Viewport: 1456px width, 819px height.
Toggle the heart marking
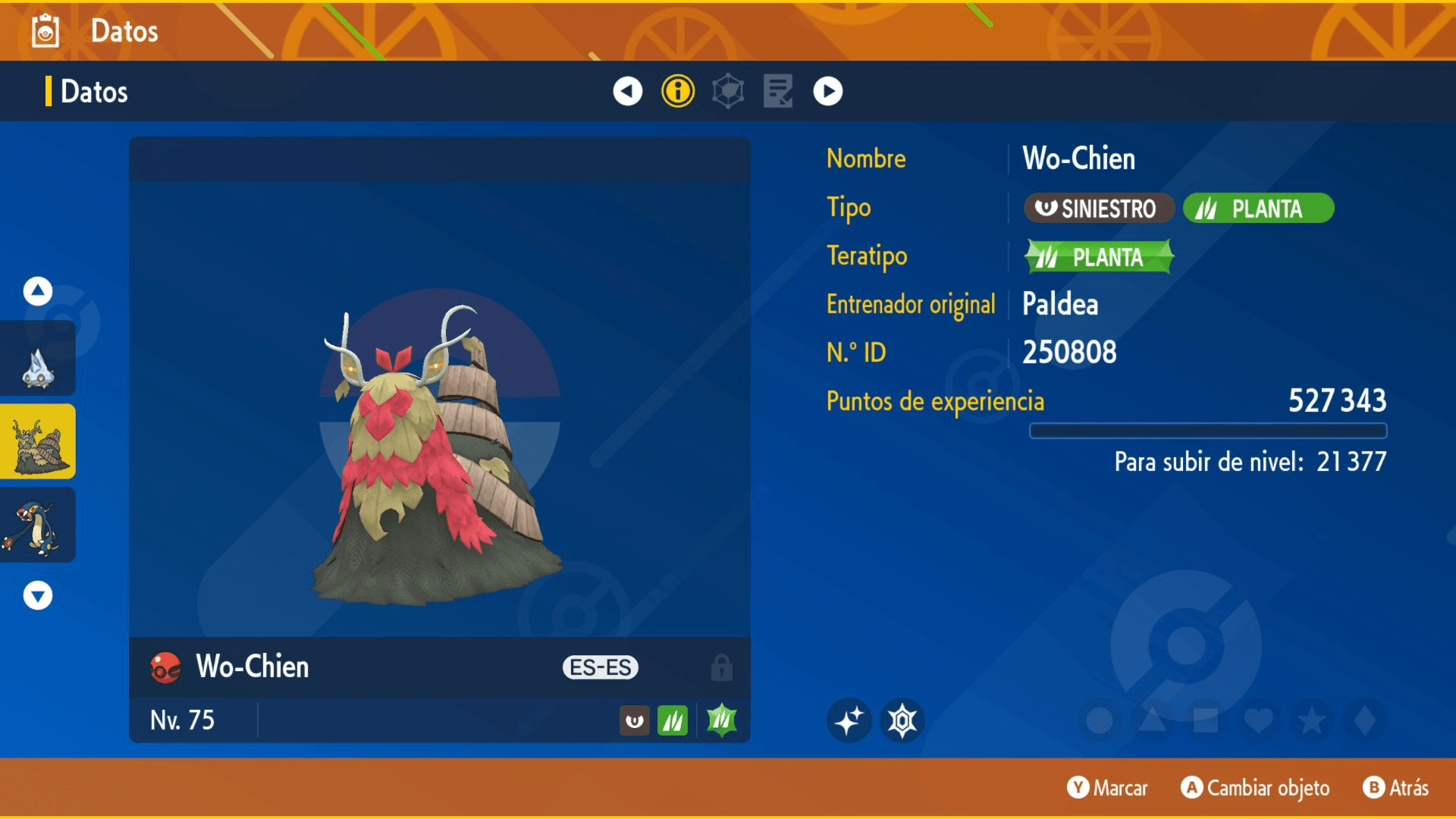tap(1259, 720)
